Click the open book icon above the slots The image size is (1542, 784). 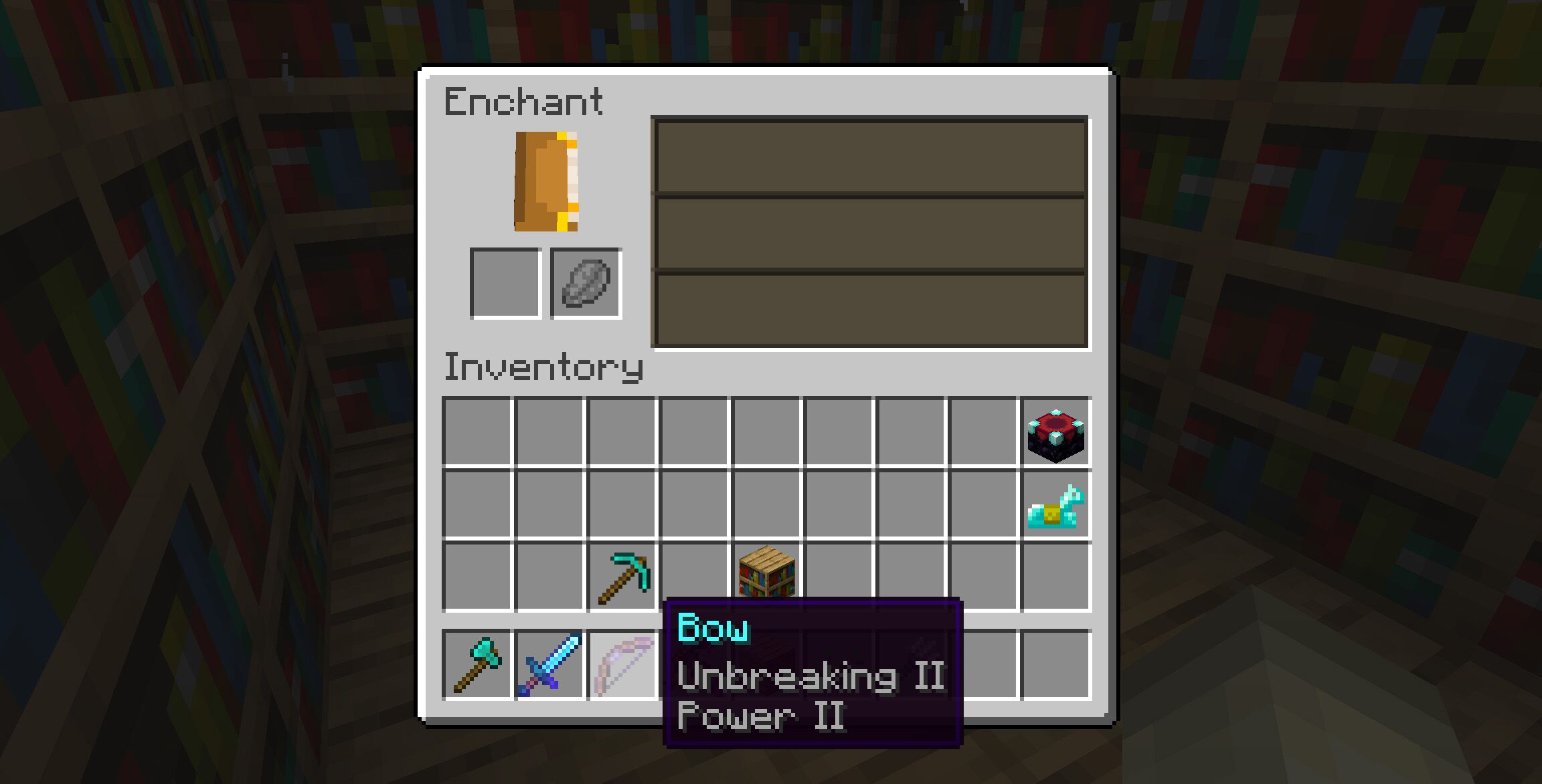[545, 181]
